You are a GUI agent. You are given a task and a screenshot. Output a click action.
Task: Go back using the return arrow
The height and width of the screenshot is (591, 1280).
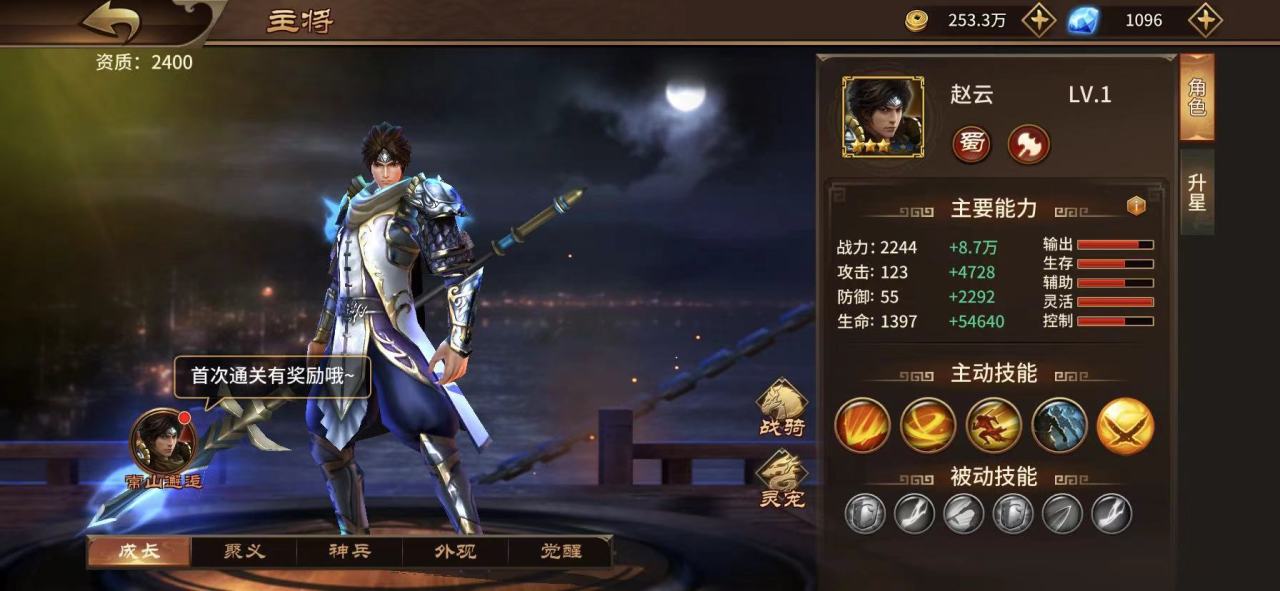pyautogui.click(x=112, y=22)
